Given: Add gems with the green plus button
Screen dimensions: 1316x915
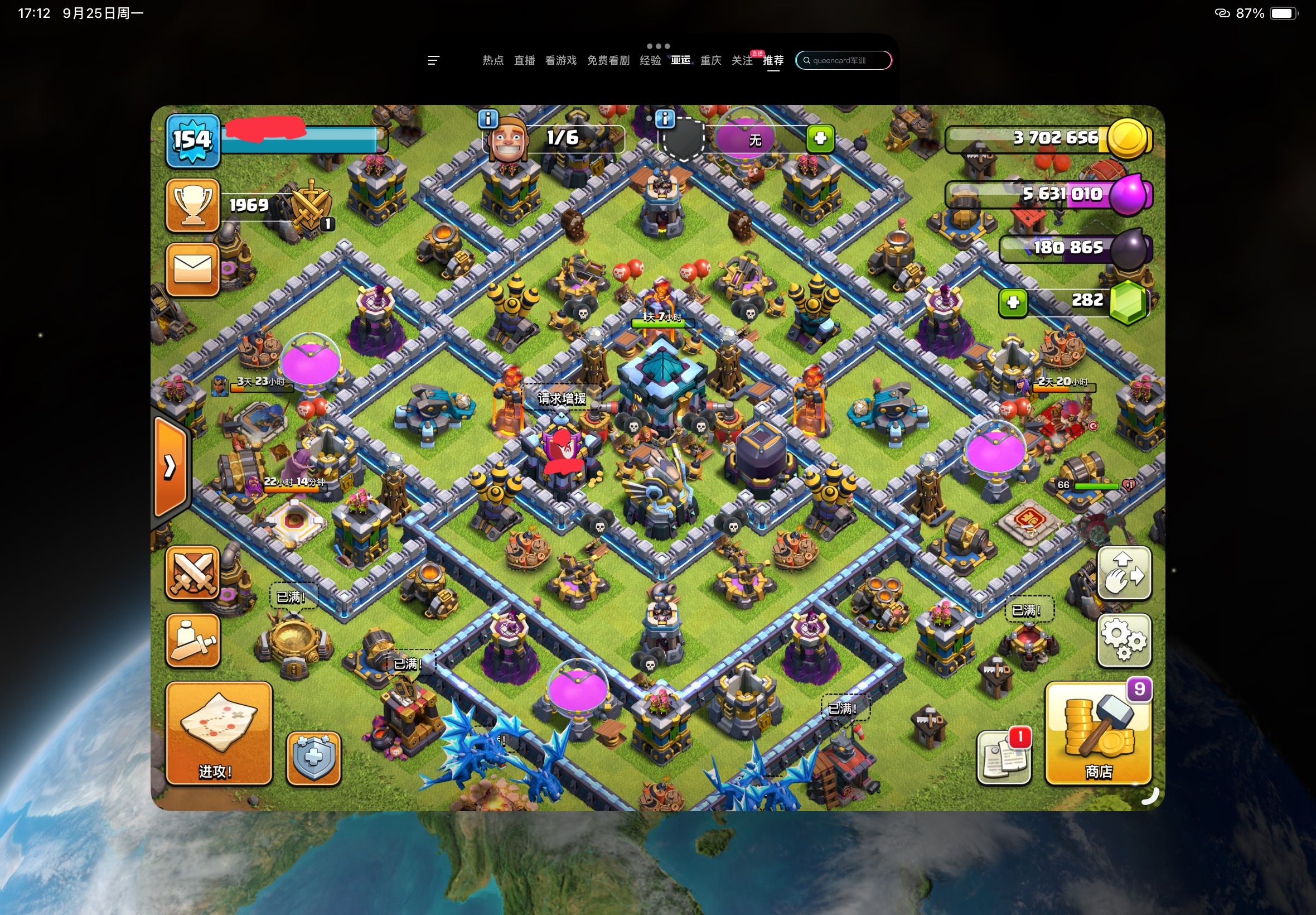Looking at the screenshot, I should tap(1012, 302).
